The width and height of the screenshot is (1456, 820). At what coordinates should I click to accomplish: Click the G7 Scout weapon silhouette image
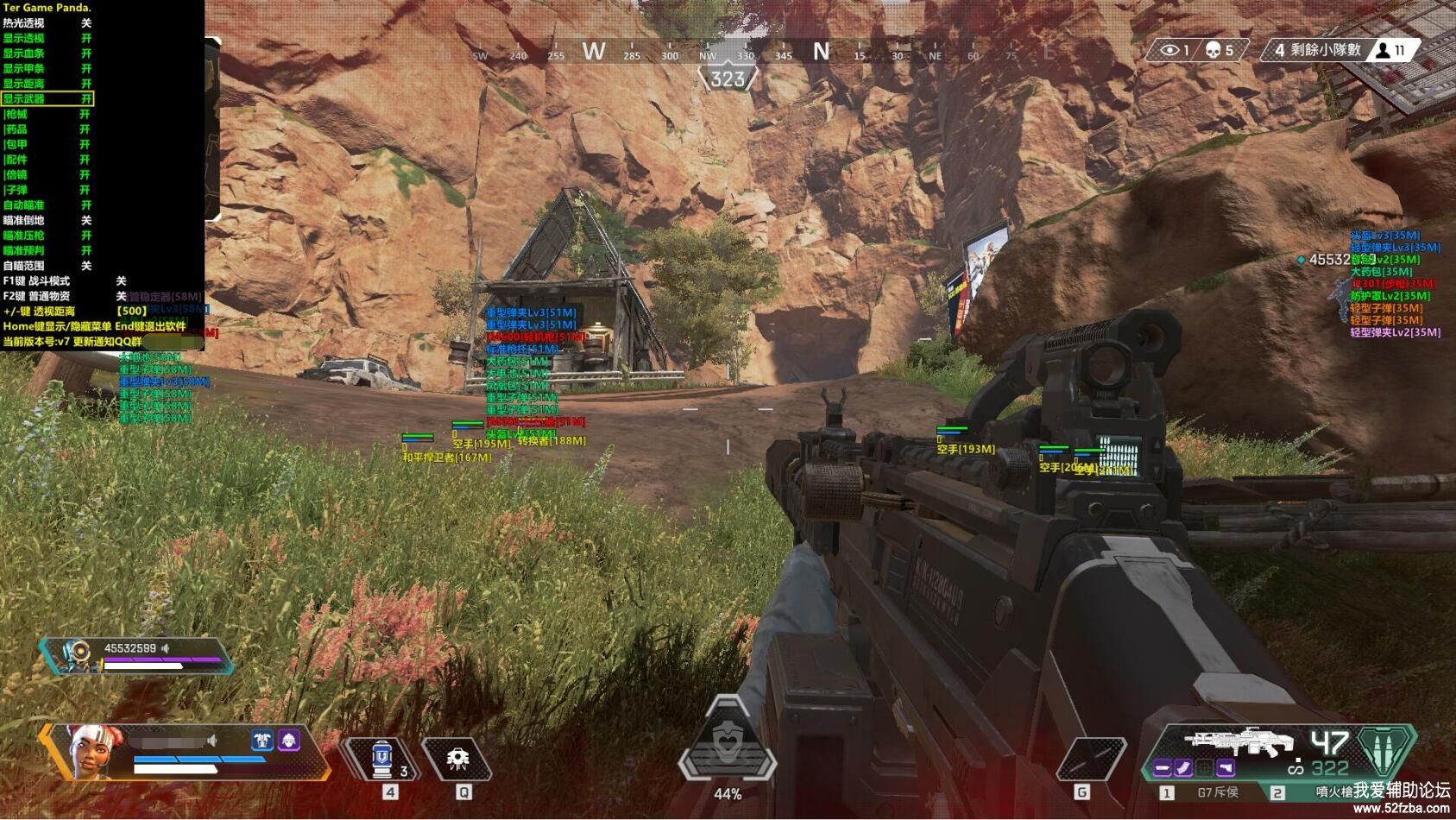click(x=1239, y=742)
